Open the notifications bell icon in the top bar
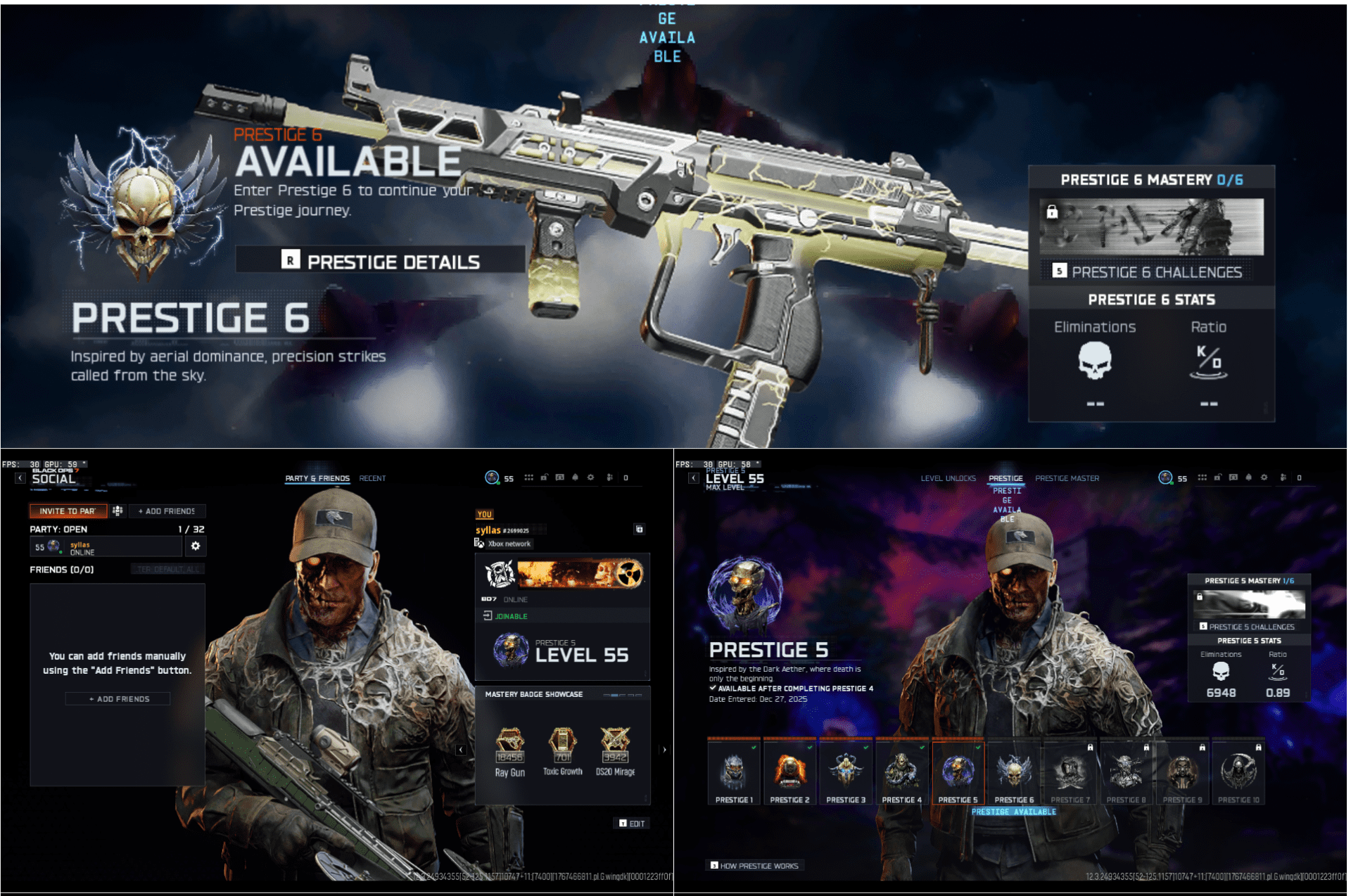Image resolution: width=1351 pixels, height=896 pixels. click(x=575, y=478)
